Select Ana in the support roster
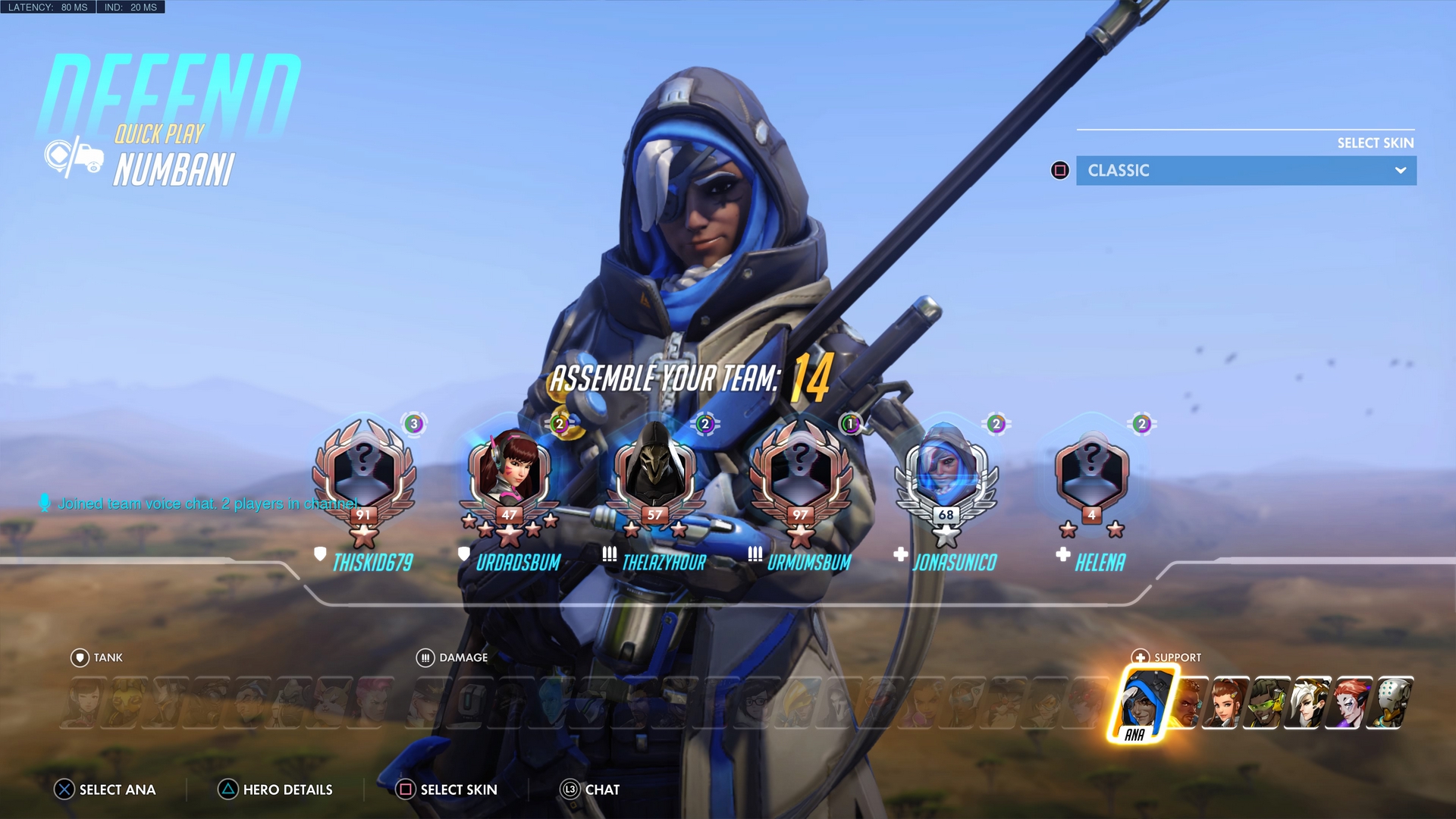 1139,702
